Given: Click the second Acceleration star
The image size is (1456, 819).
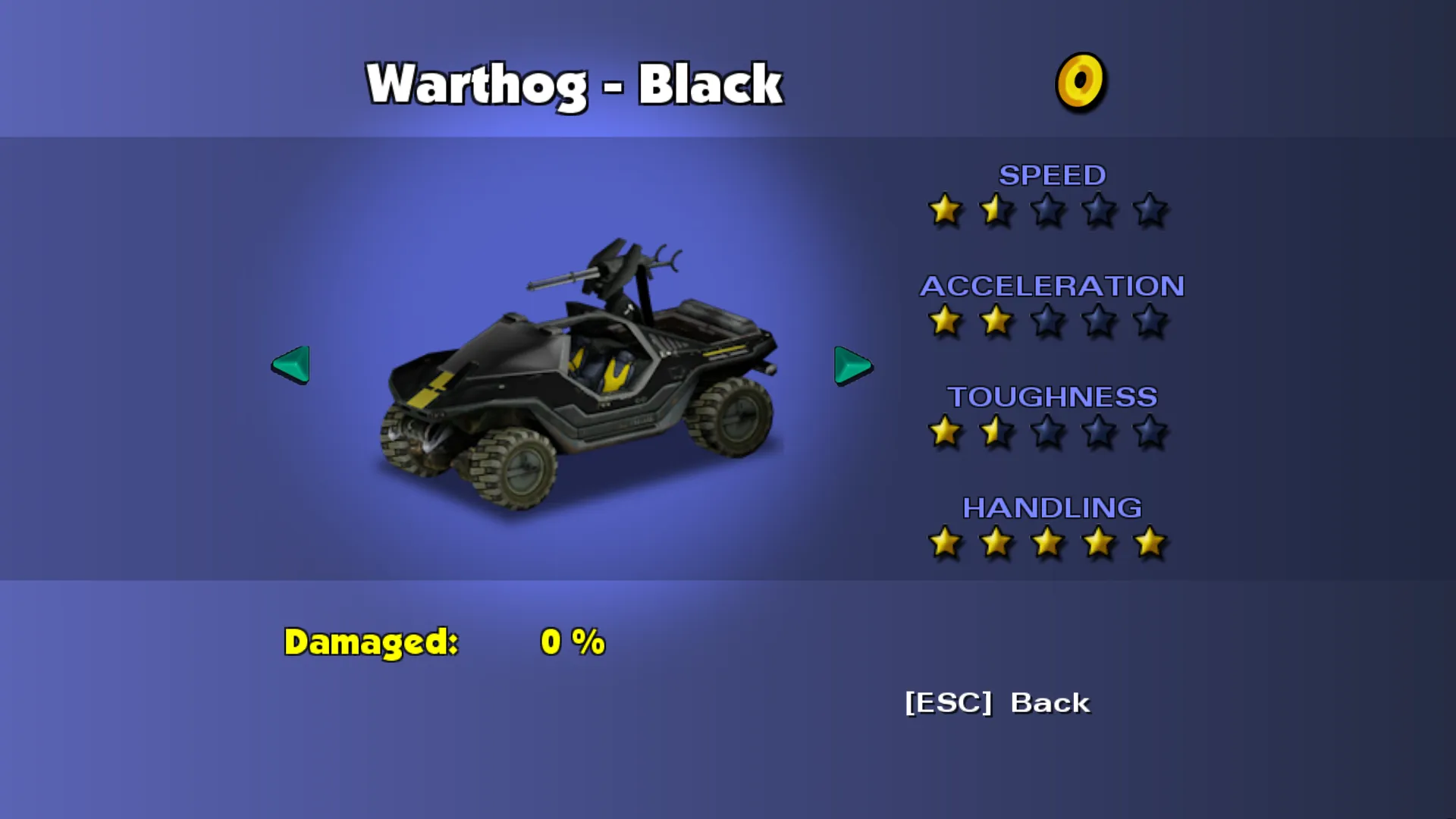Looking at the screenshot, I should (x=996, y=322).
